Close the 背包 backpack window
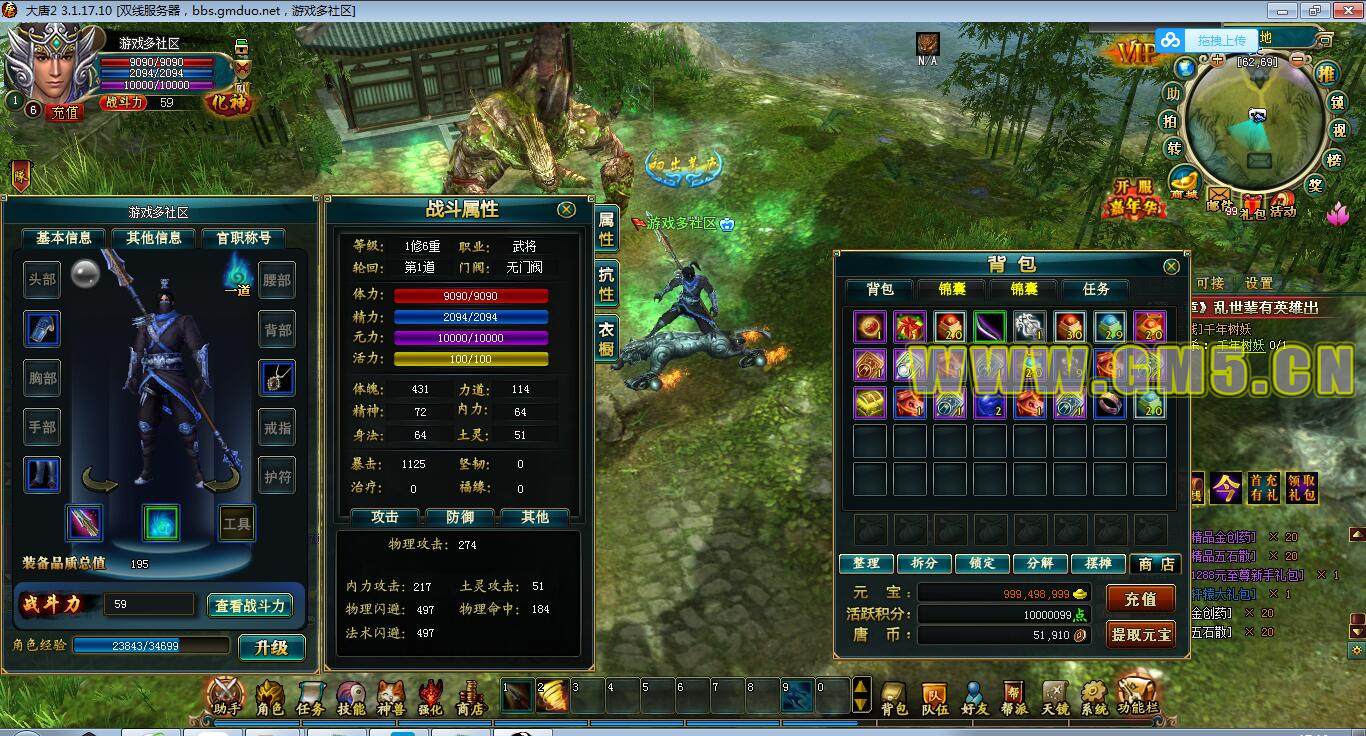Screen dimensions: 1366x736 (x=1172, y=266)
